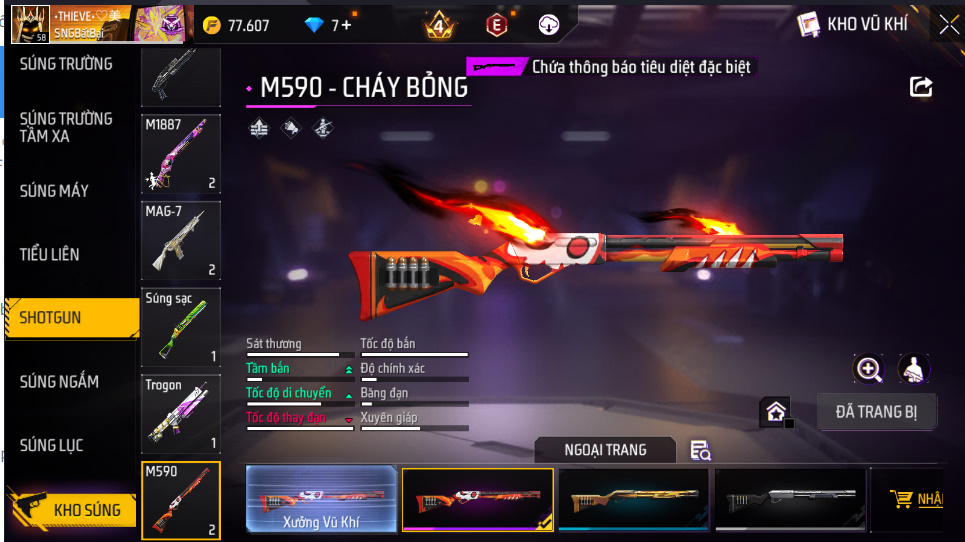Share the M590 weapon skin

[x=920, y=87]
